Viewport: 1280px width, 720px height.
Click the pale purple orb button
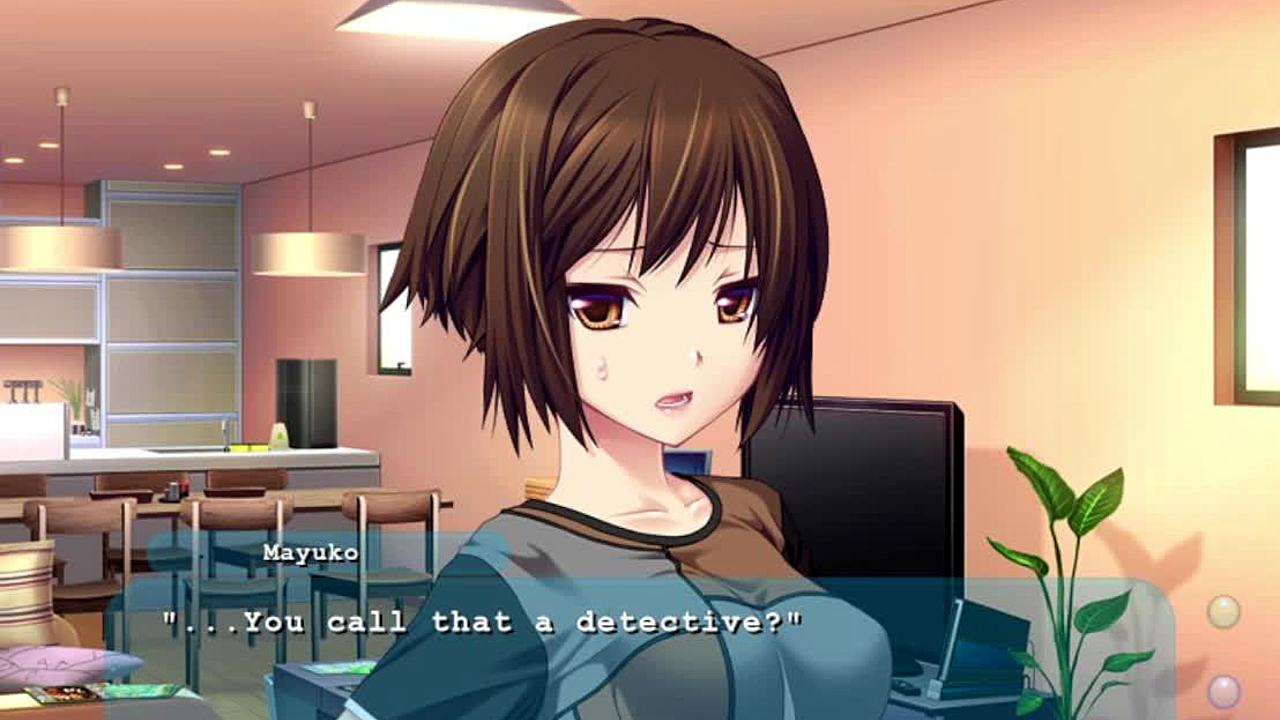(1223, 691)
